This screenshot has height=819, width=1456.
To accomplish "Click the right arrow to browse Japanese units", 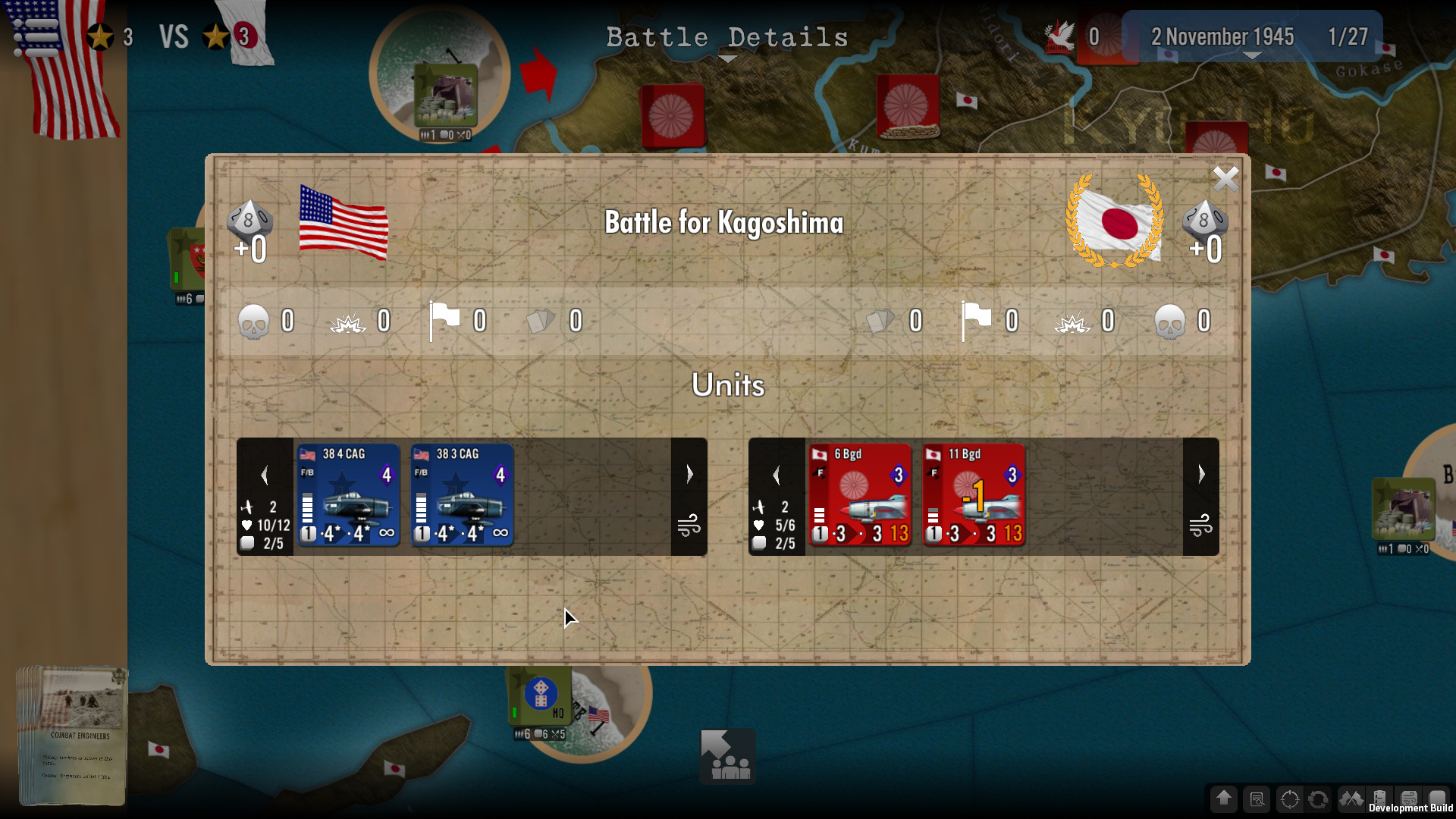I will tap(1201, 474).
